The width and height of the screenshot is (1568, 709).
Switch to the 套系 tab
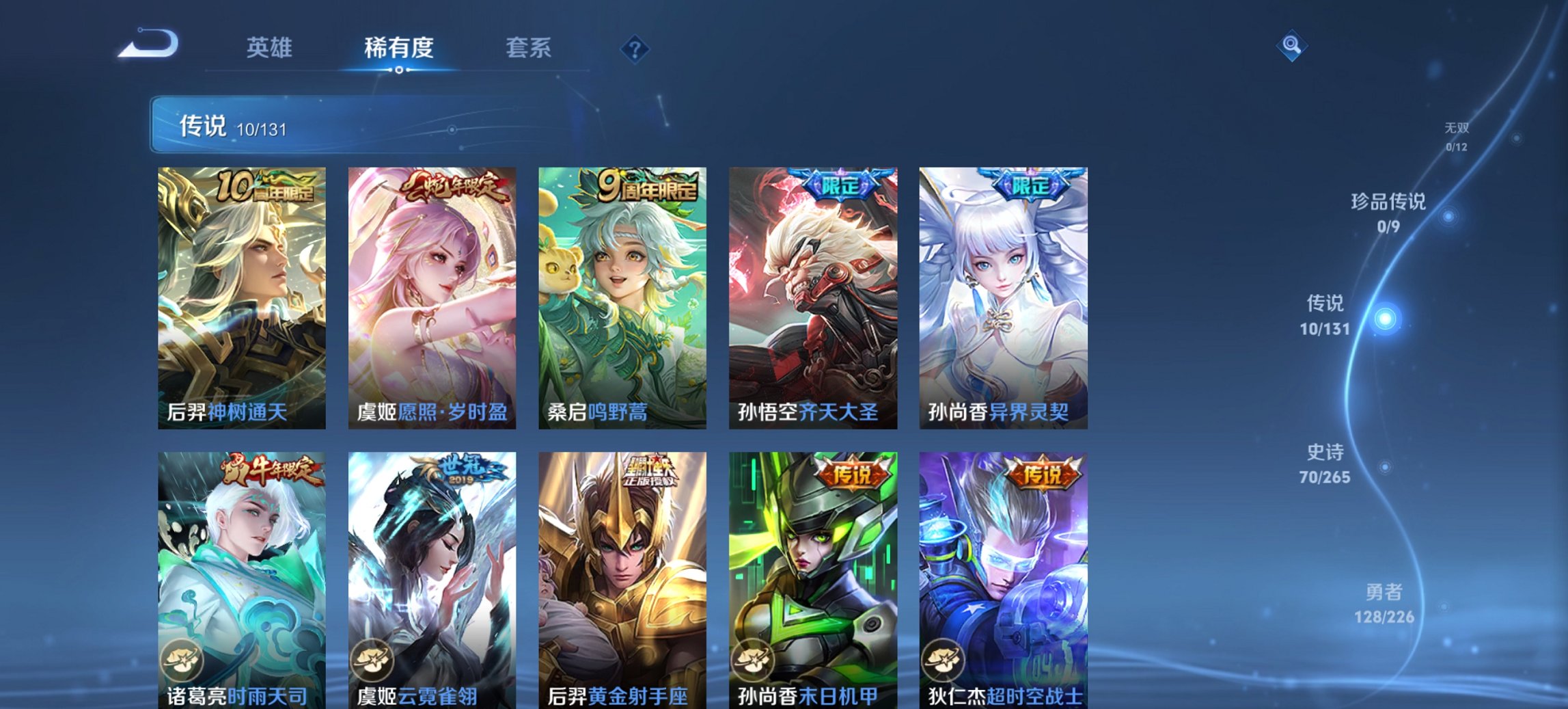tap(528, 46)
